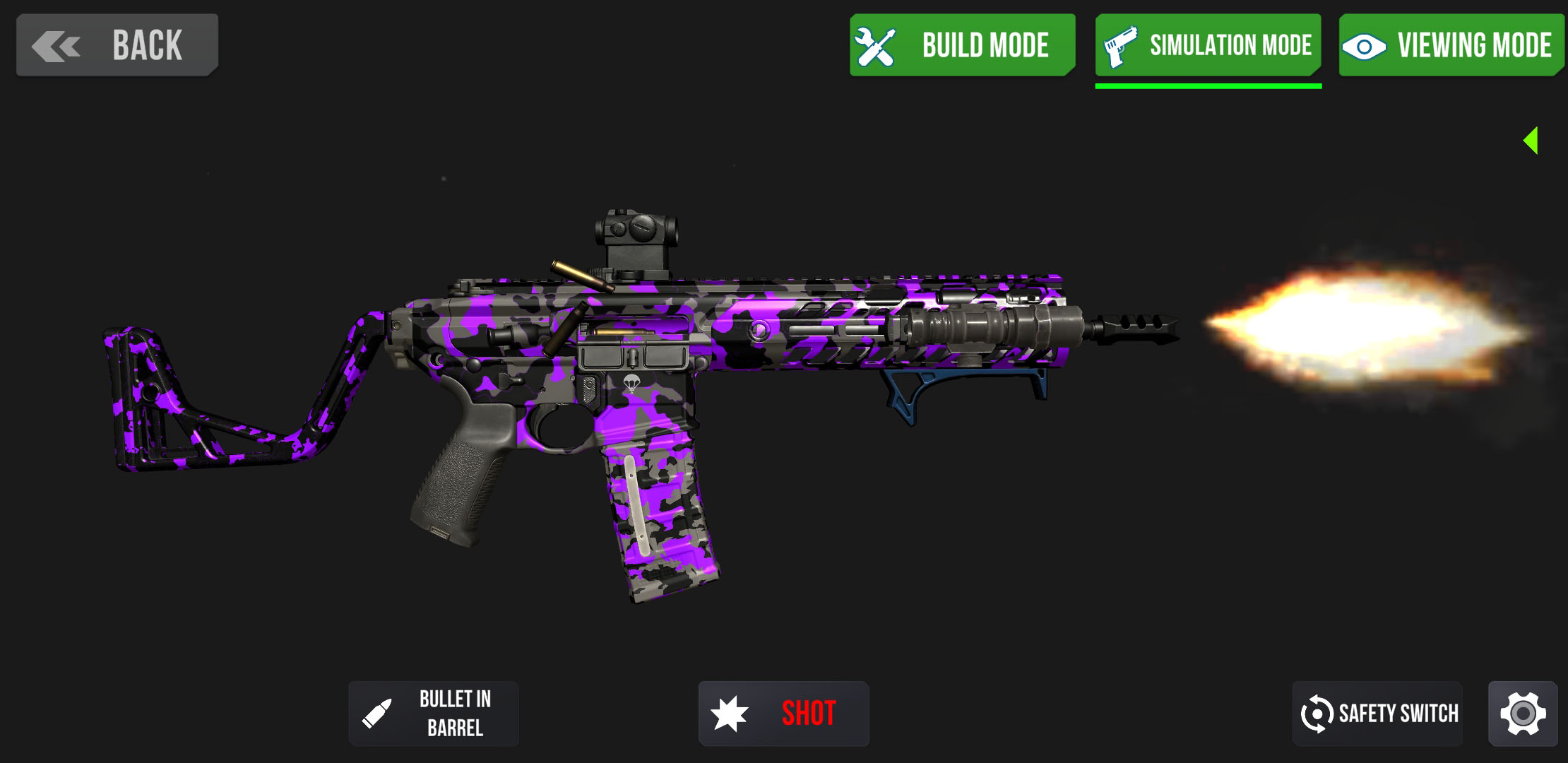Screen dimensions: 1568x763
Task: Toggle the weapon safety using Safety Switch
Action: click(1377, 713)
